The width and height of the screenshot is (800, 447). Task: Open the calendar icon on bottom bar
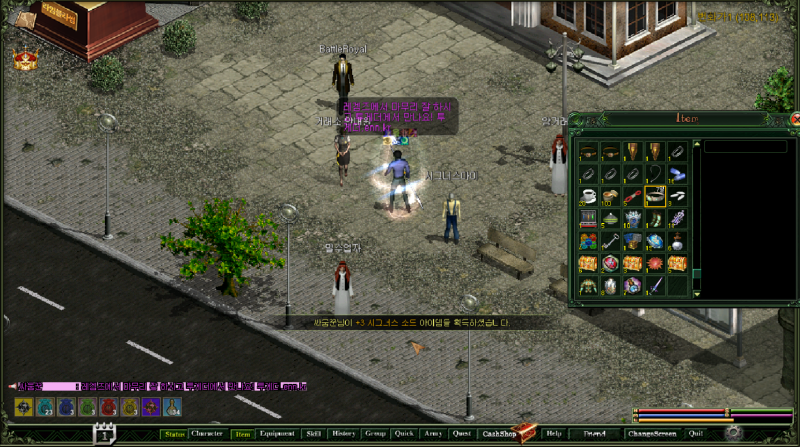point(105,434)
